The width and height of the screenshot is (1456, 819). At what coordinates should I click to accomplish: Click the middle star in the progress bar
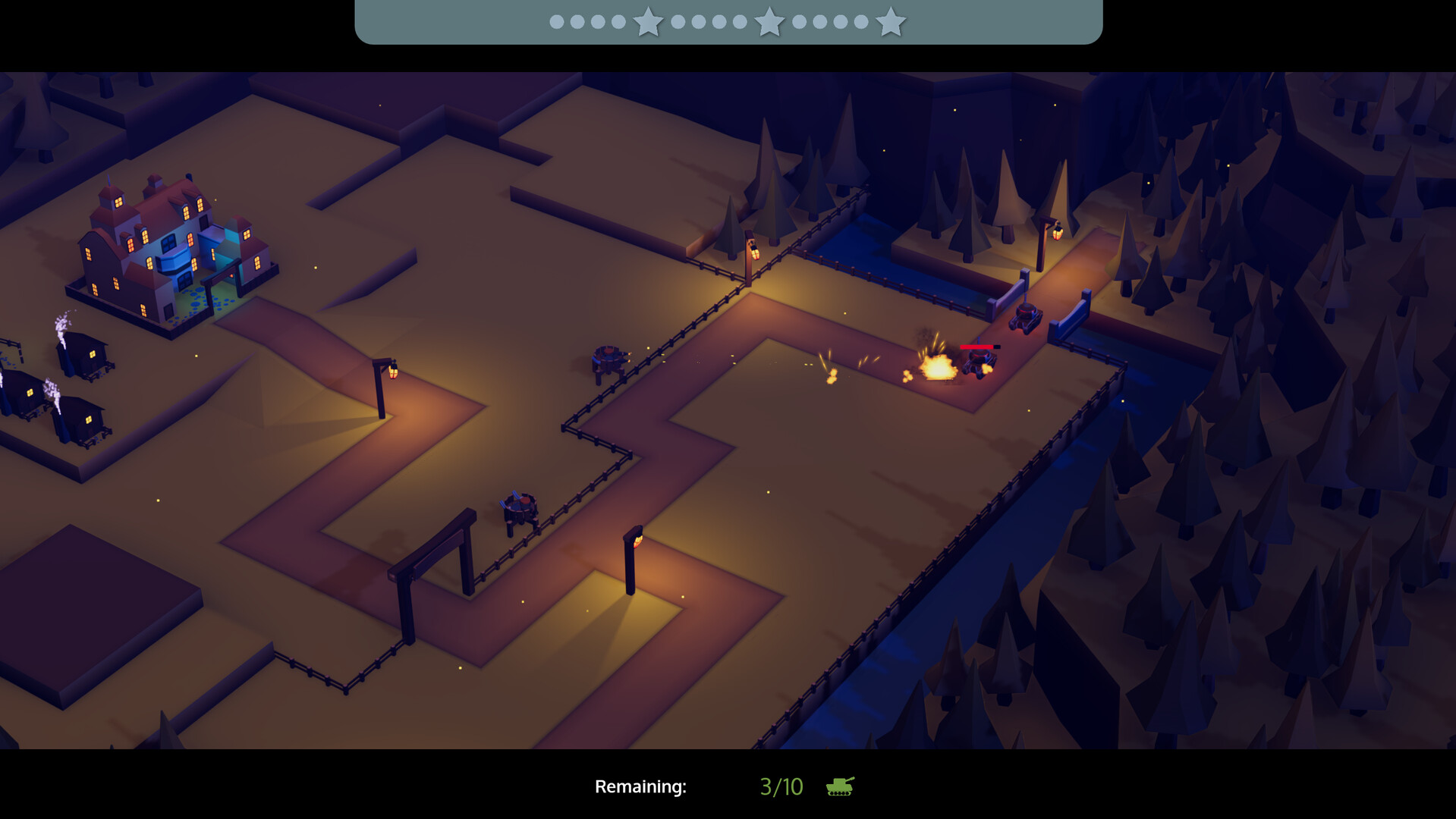(771, 23)
